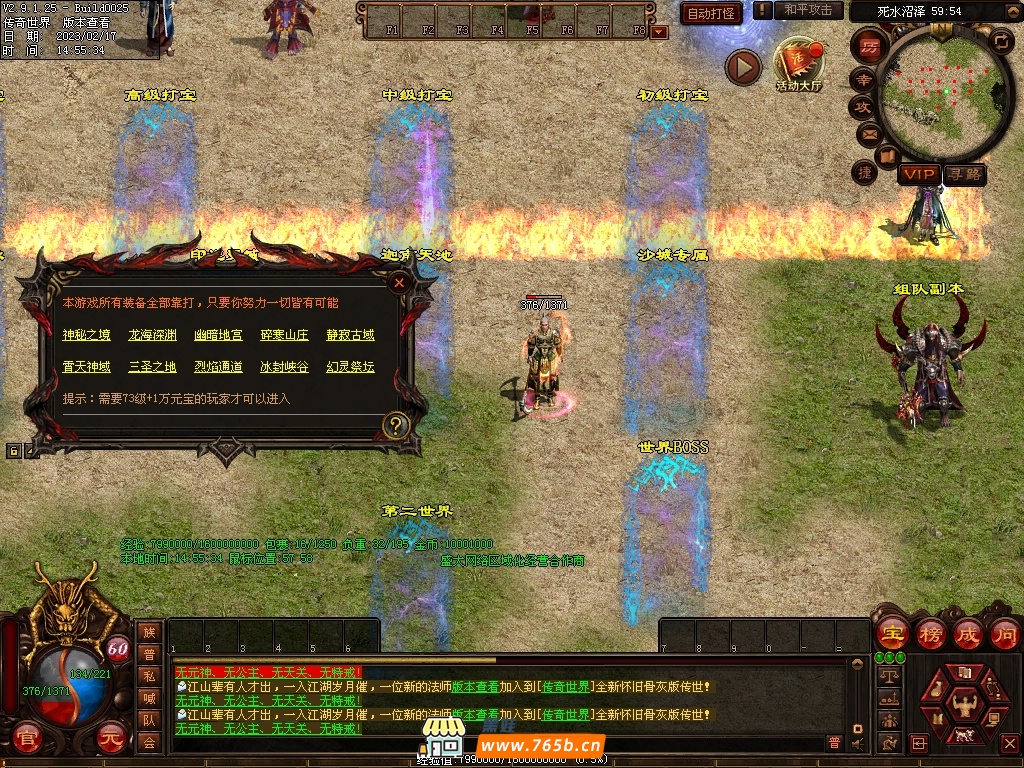Close the map teleport dialog
This screenshot has height=768, width=1024.
[x=399, y=283]
